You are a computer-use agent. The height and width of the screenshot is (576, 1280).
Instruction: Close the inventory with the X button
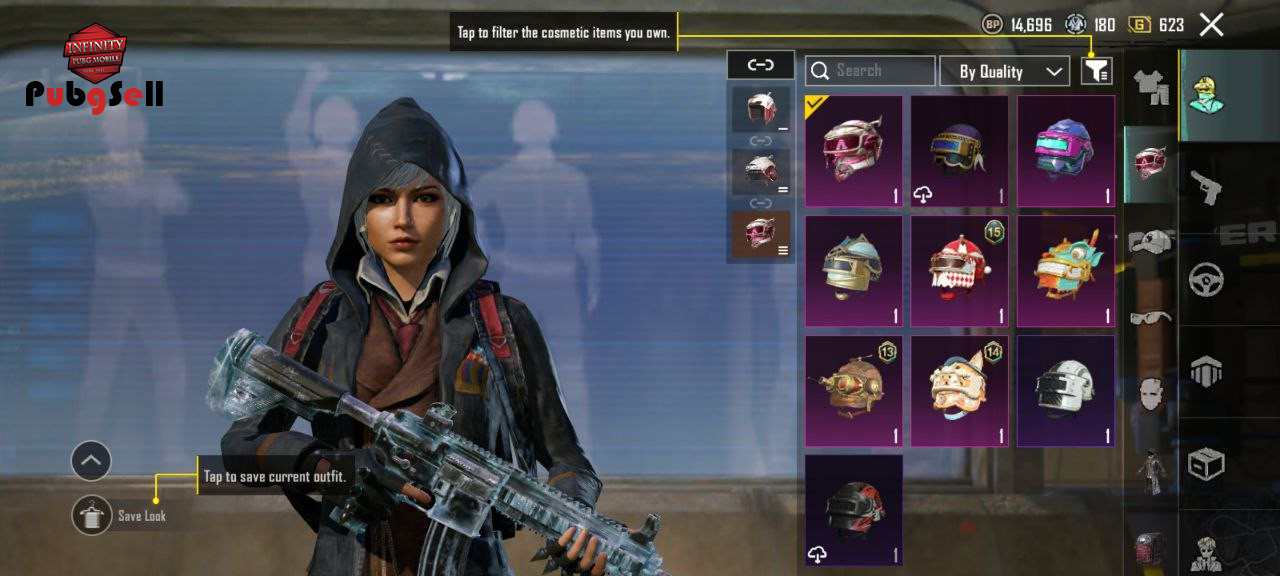click(x=1211, y=25)
